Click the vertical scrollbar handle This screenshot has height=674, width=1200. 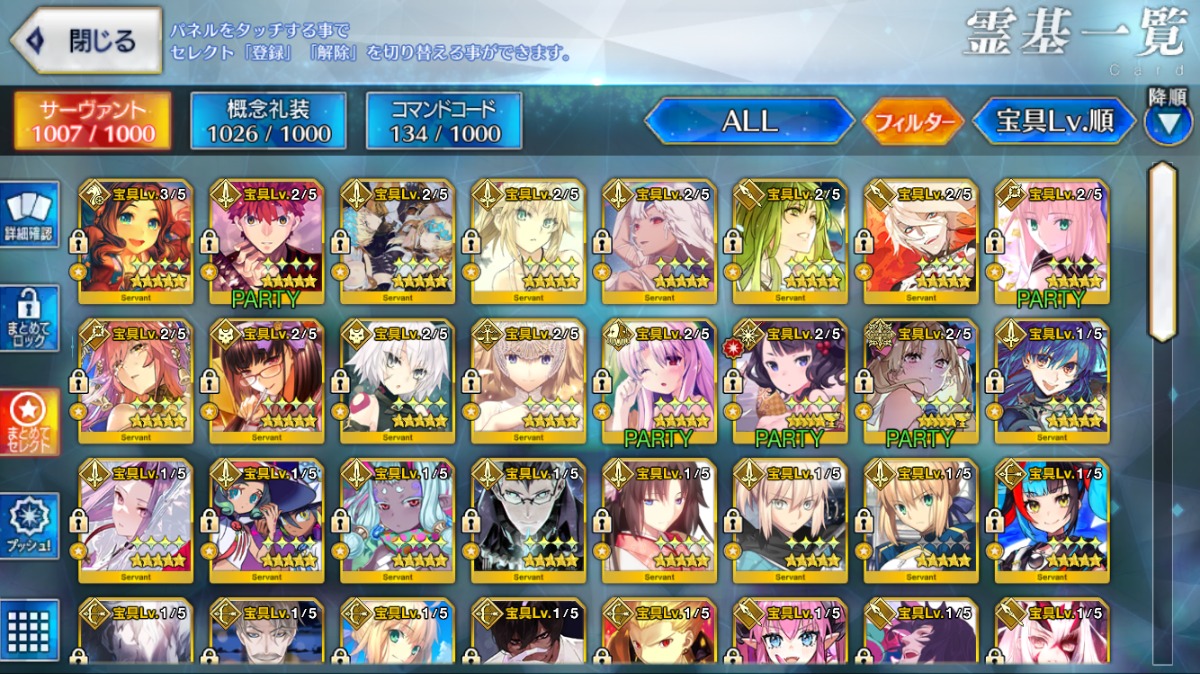[1162, 250]
